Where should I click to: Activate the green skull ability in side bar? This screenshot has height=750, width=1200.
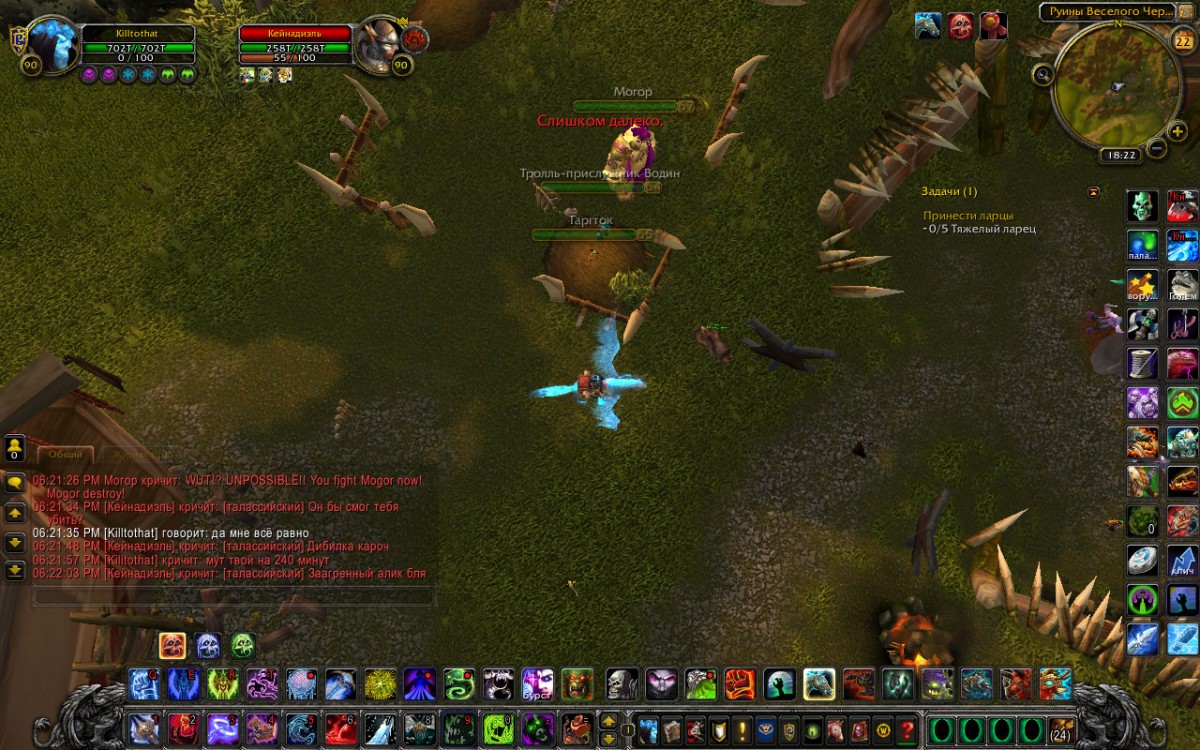pyautogui.click(x=1143, y=206)
